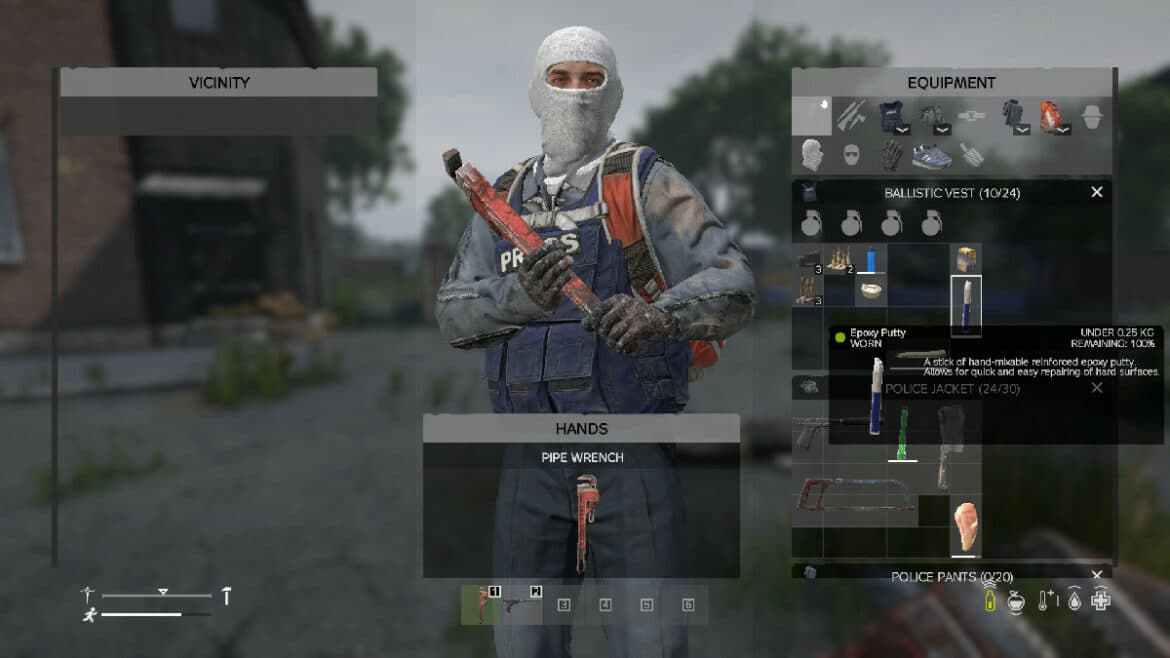Select the white balaclava mask slot
Screen dimensions: 1170x658
(812, 155)
